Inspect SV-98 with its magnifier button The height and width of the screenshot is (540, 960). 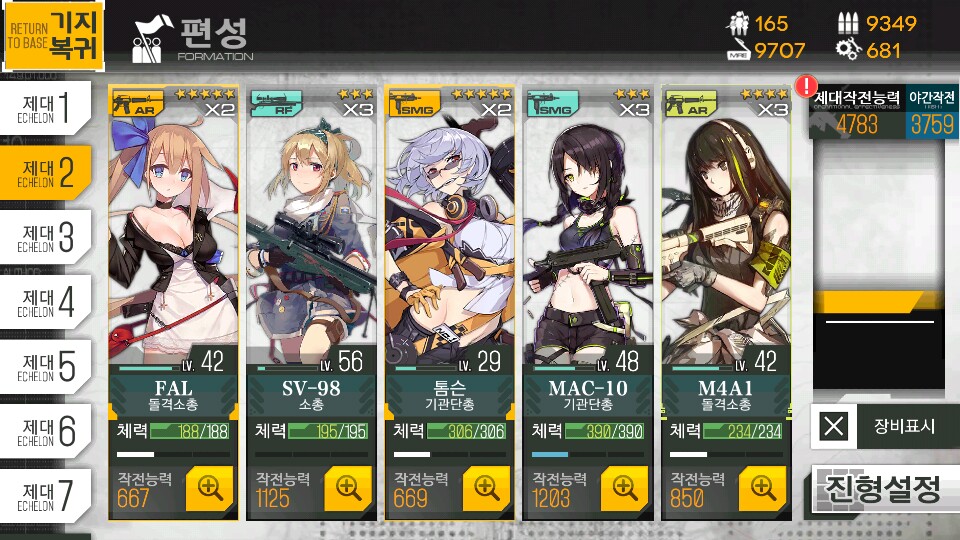tap(348, 487)
